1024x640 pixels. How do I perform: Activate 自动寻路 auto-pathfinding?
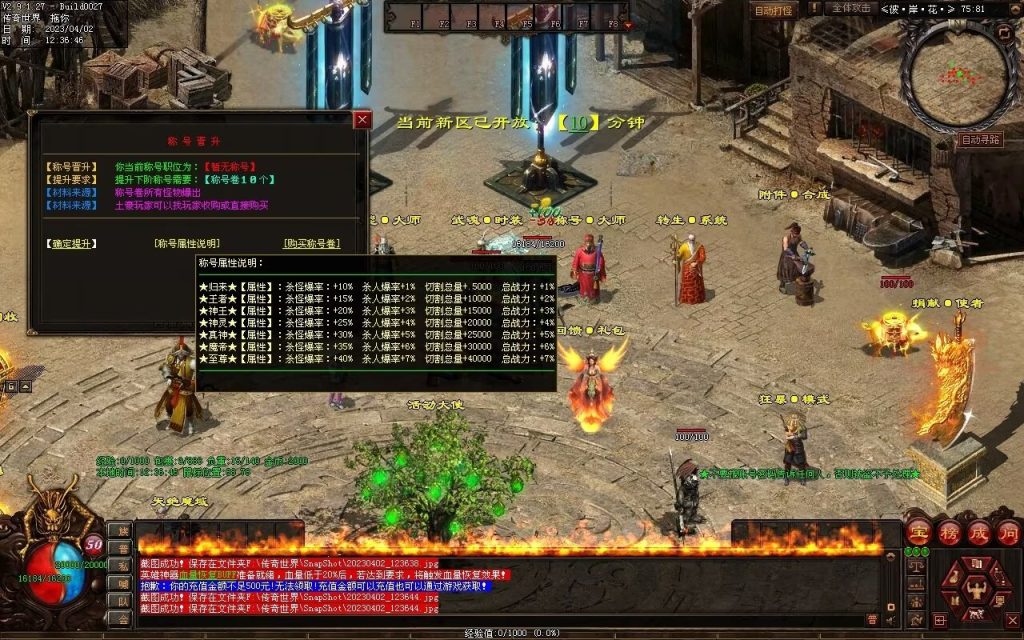click(981, 140)
